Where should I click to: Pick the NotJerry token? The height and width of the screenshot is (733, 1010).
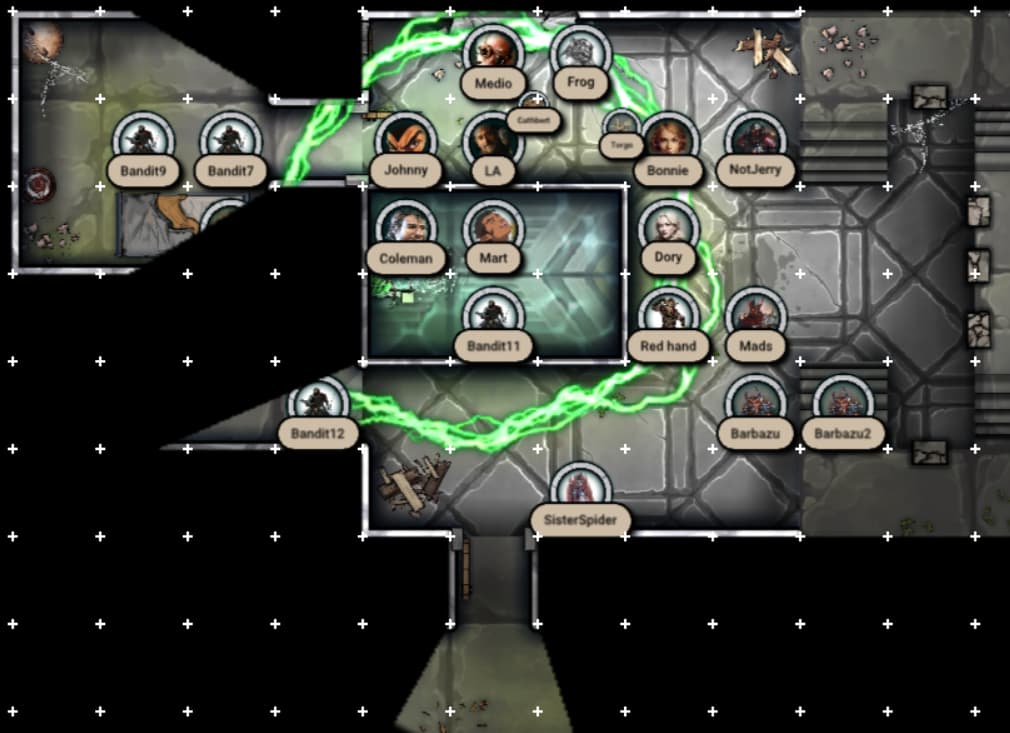pyautogui.click(x=755, y=140)
